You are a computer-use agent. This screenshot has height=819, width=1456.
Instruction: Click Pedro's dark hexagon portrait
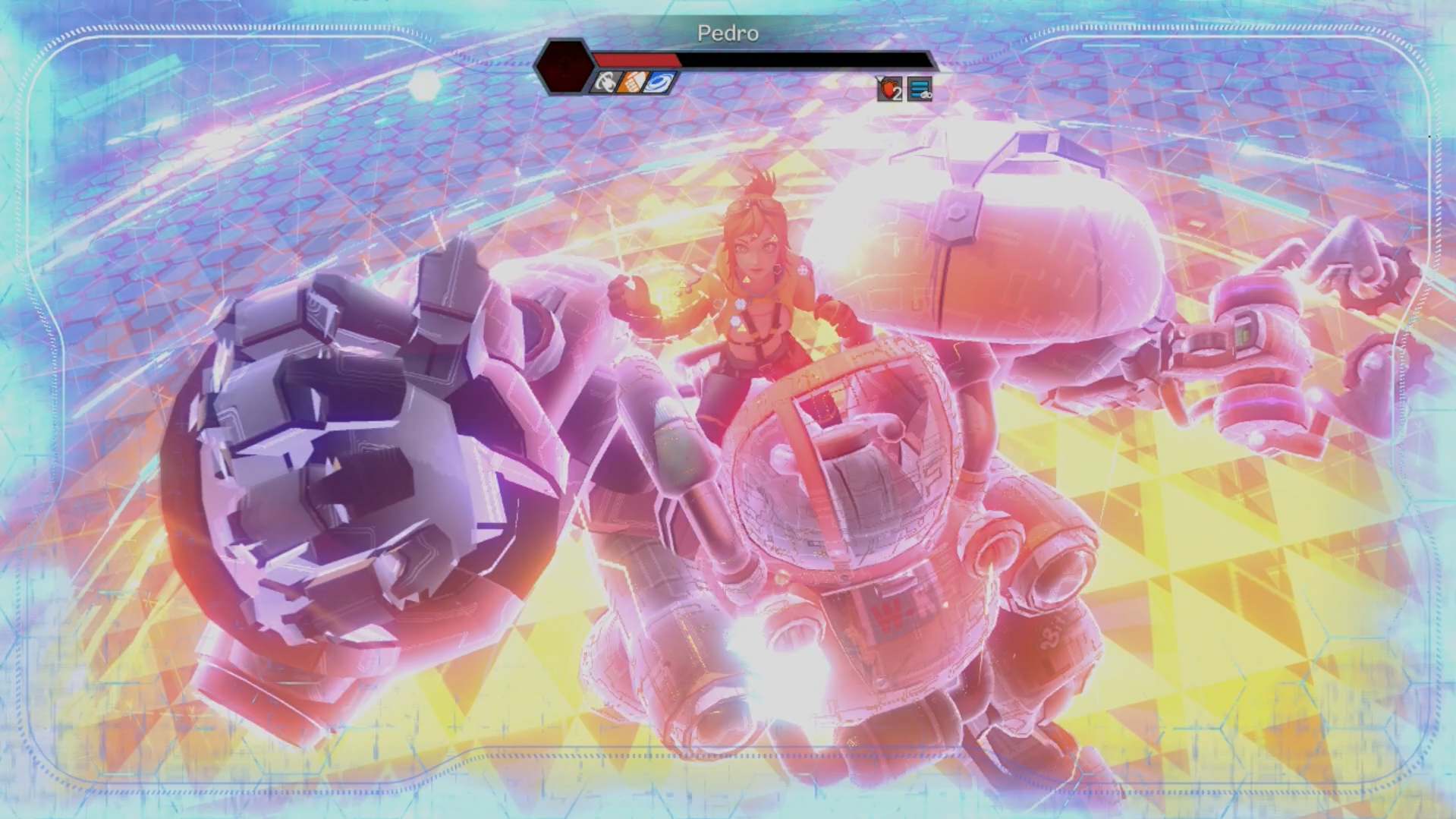click(x=564, y=66)
